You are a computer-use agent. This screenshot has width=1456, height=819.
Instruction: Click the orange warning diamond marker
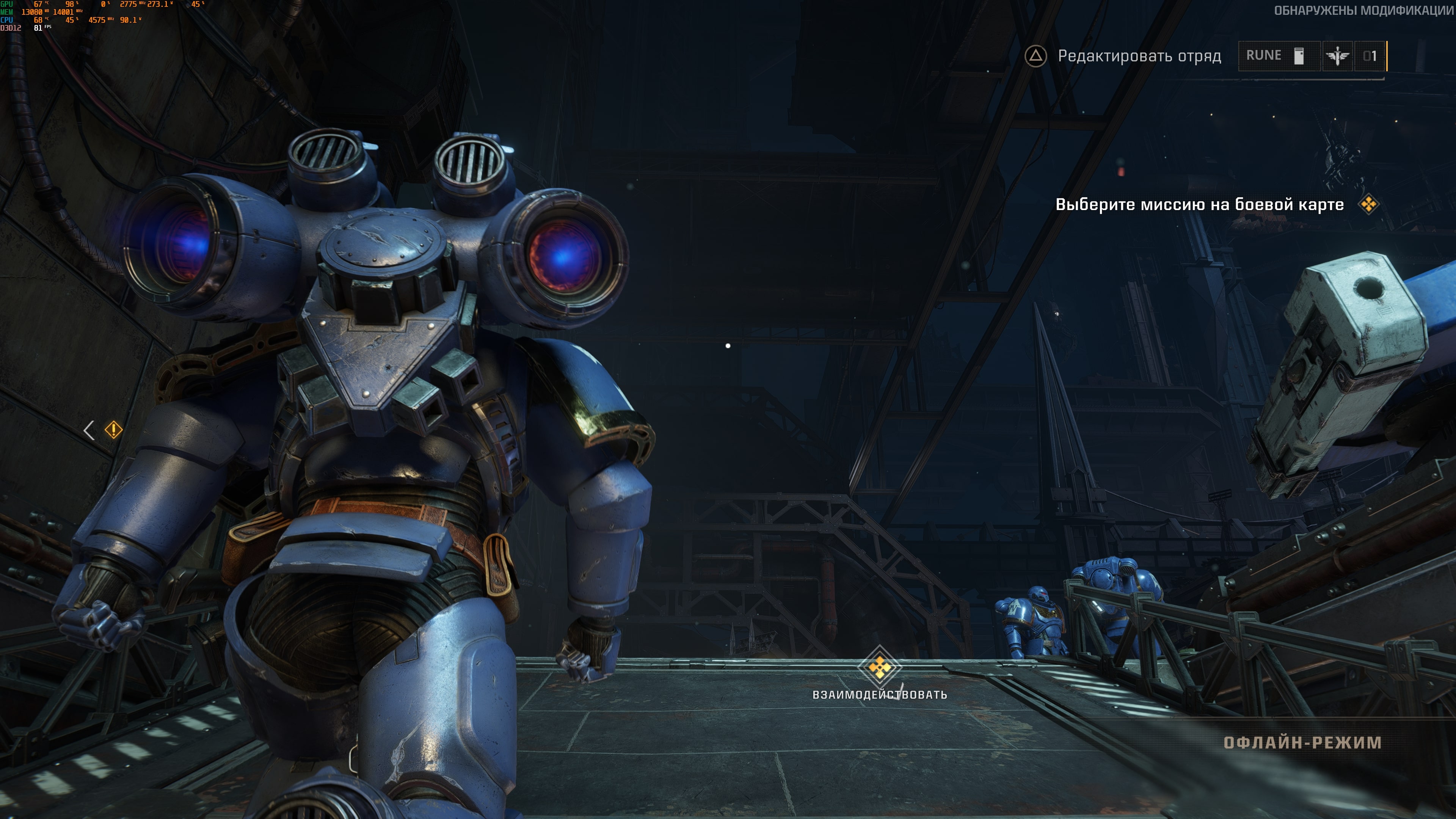114,430
